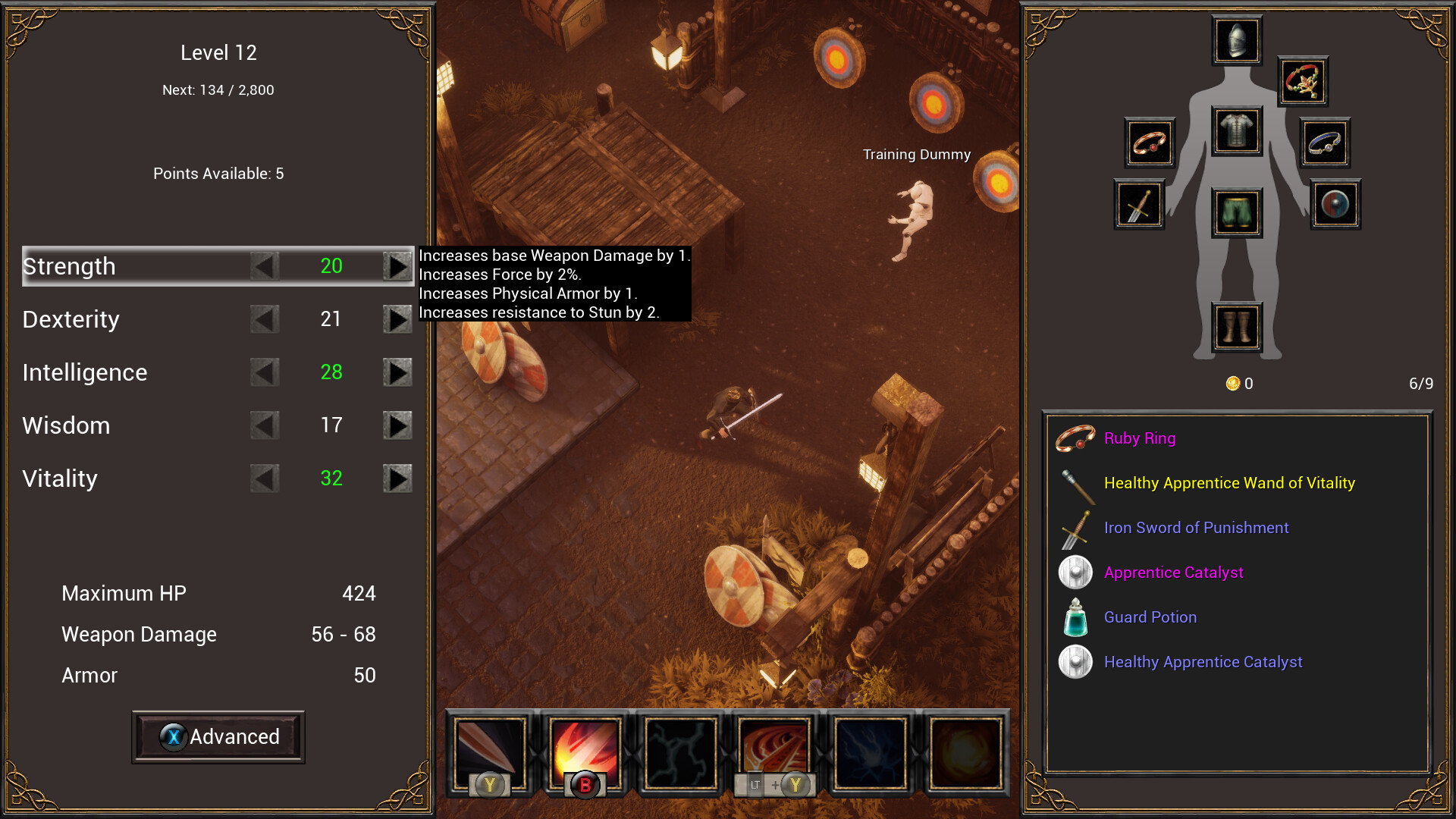Decrease Dexterity with the left arrow
Viewport: 1456px width, 819px height.
(265, 319)
